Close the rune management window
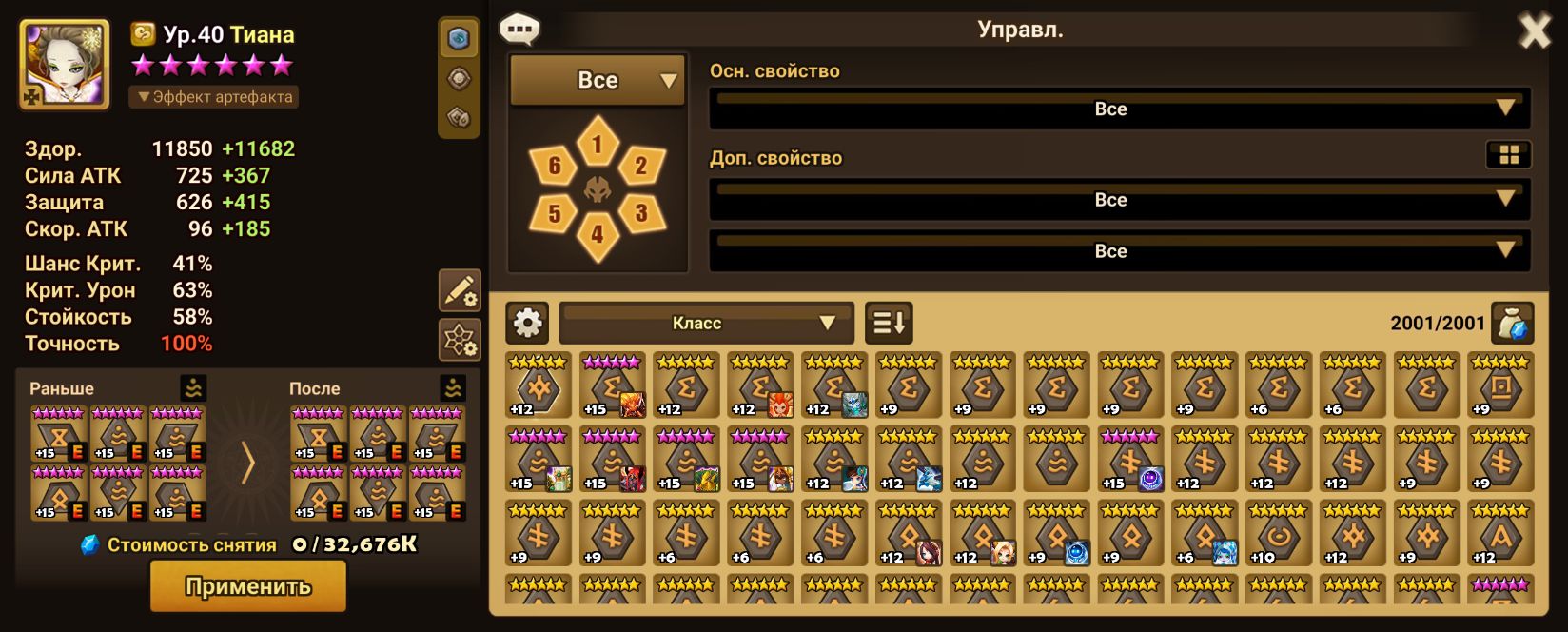1568x632 pixels. [1534, 32]
